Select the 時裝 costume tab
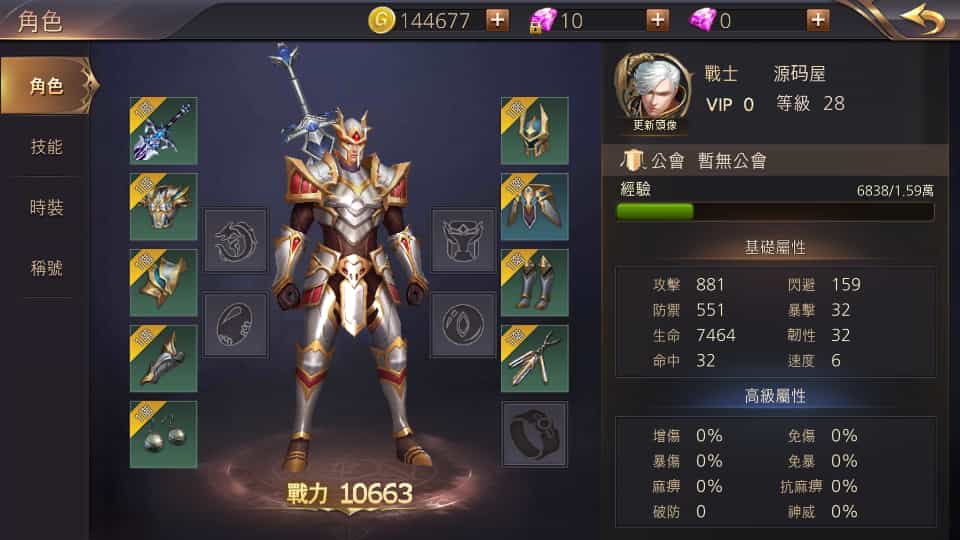 (47, 208)
